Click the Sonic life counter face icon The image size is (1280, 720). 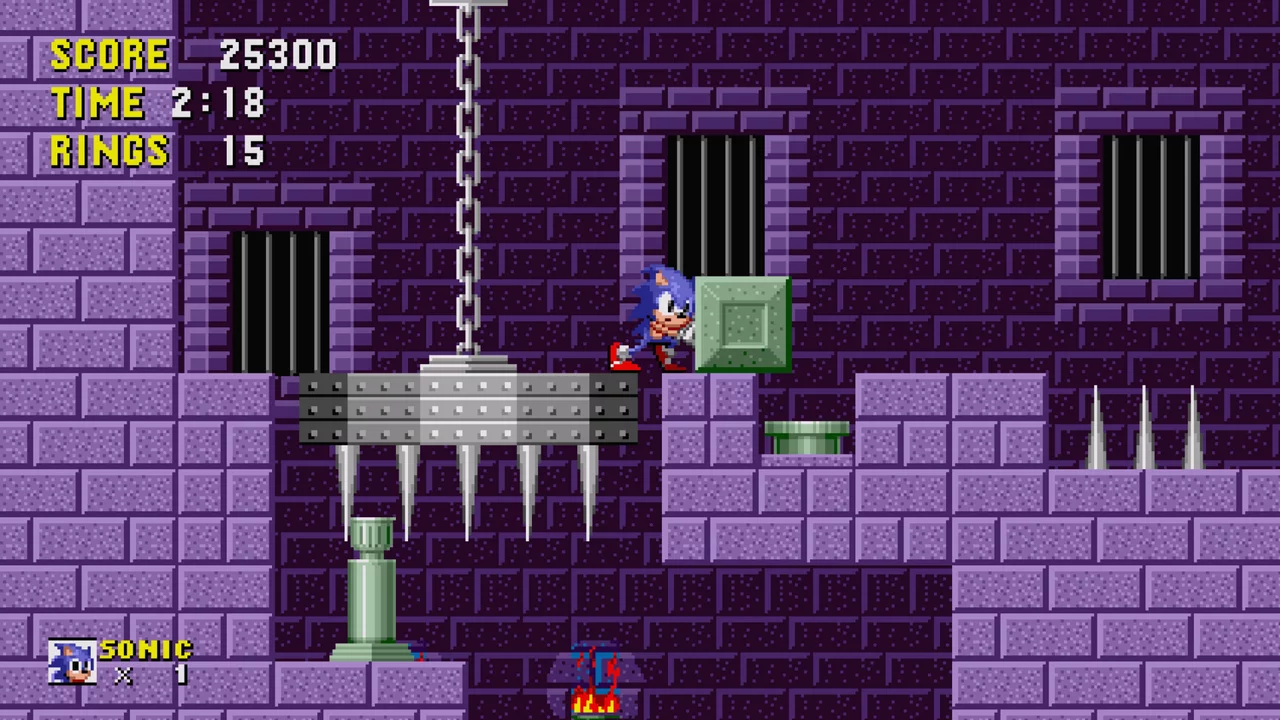tap(70, 660)
